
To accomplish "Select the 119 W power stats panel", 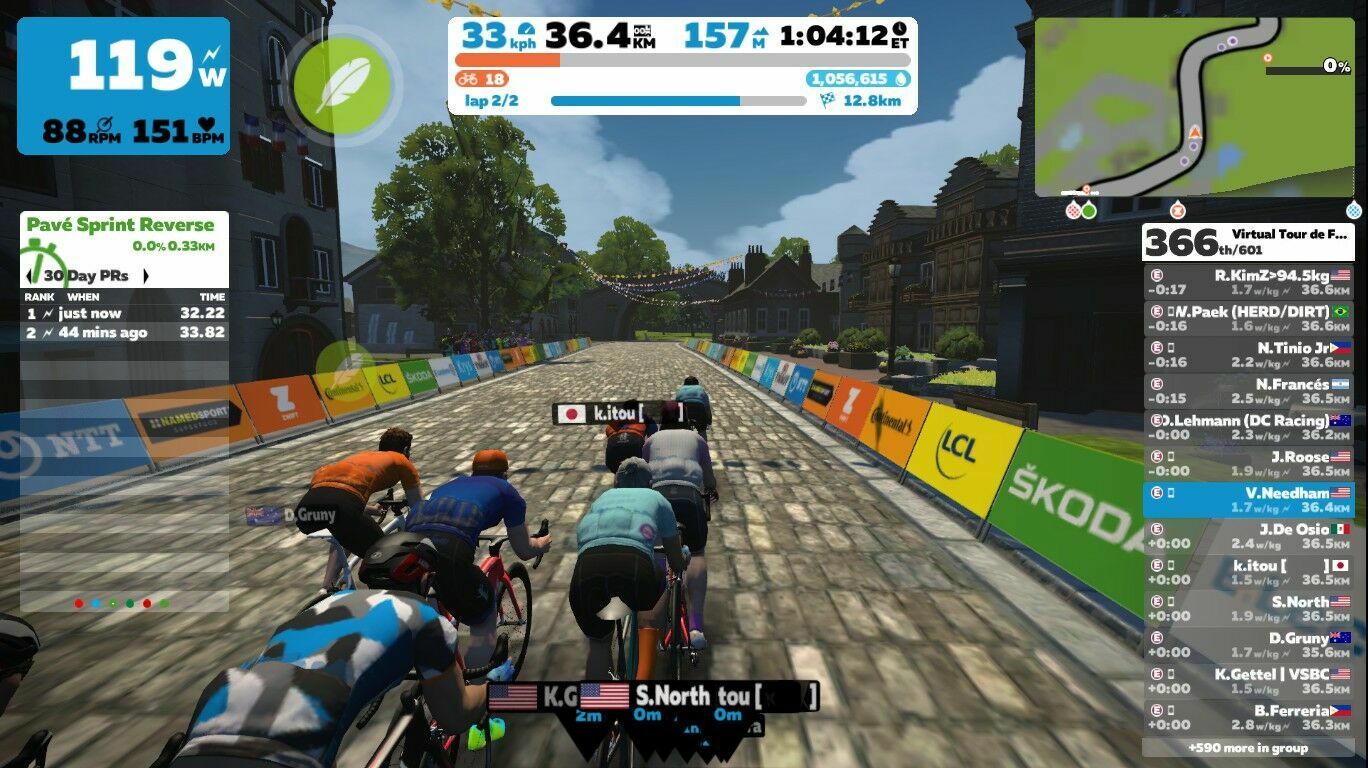I will pyautogui.click(x=123, y=87).
